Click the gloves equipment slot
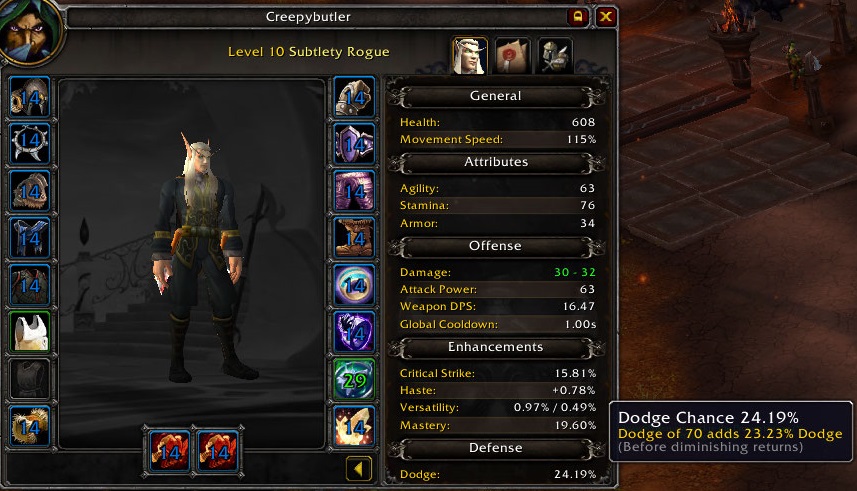Image resolution: width=857 pixels, height=491 pixels. click(354, 97)
